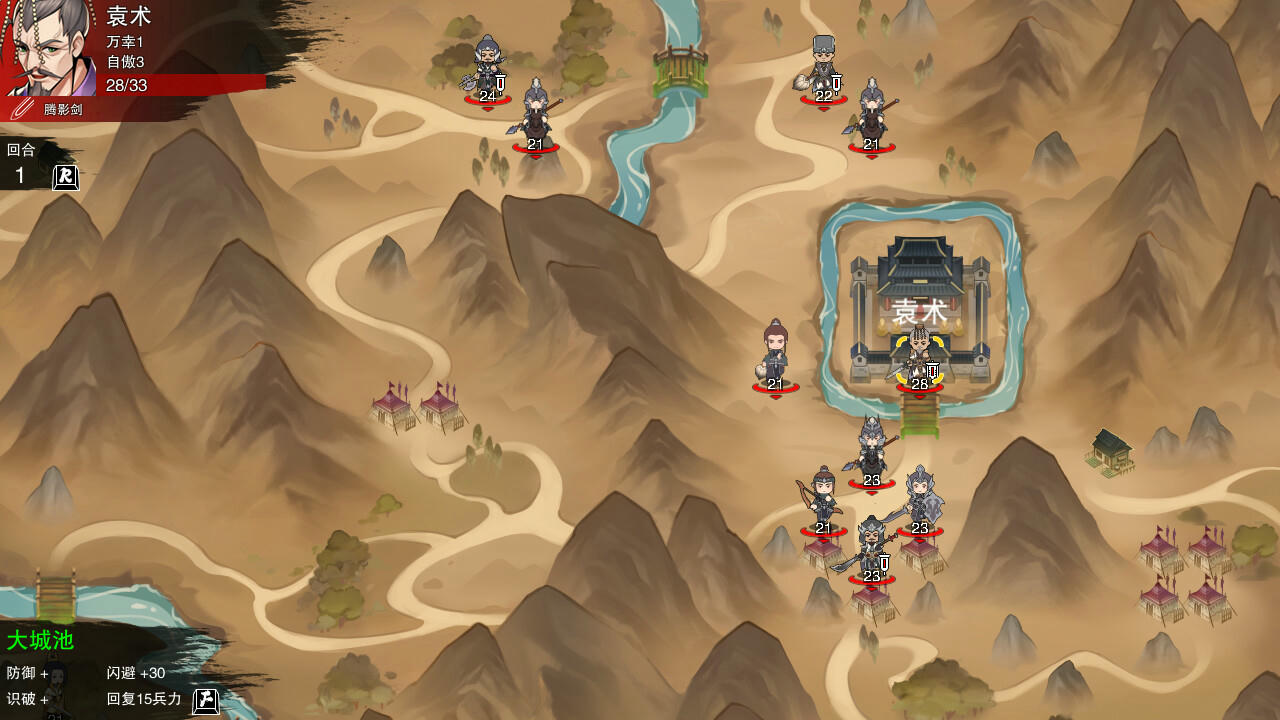Click the F hotkey icon in the city info panel
Screen dimensions: 1280x720
(x=204, y=700)
